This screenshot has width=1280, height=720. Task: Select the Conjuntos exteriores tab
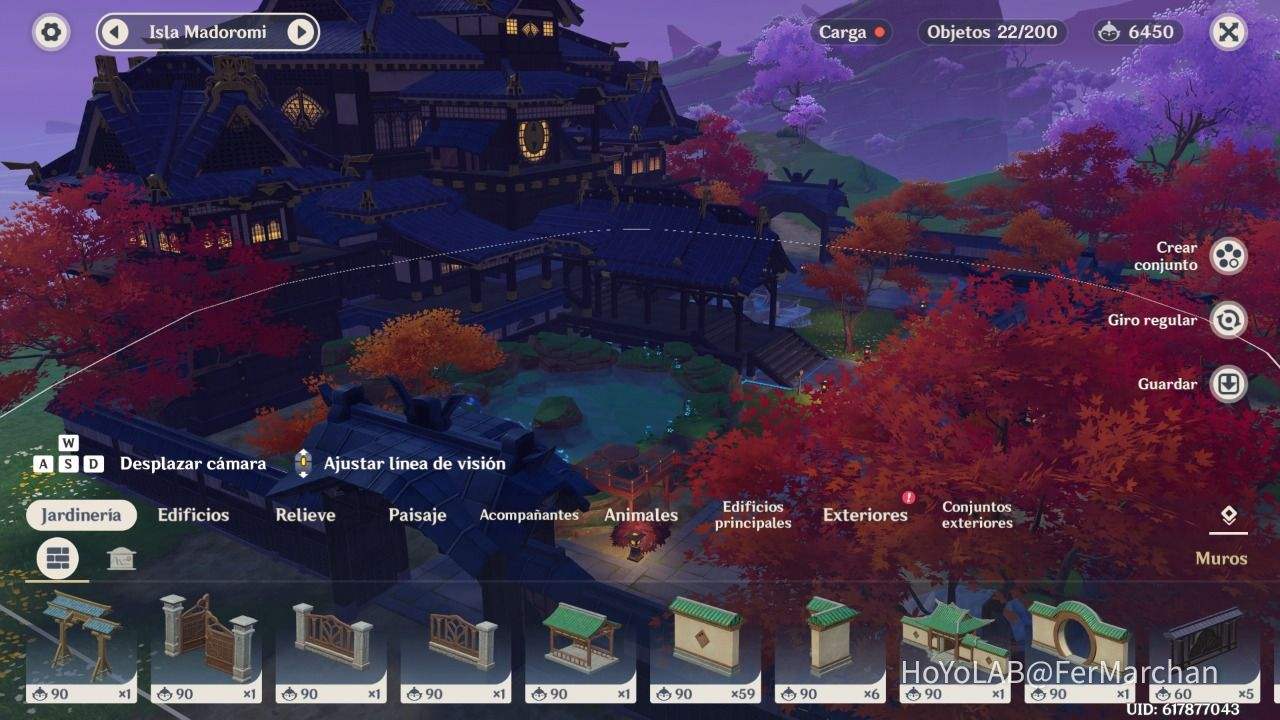(x=976, y=515)
